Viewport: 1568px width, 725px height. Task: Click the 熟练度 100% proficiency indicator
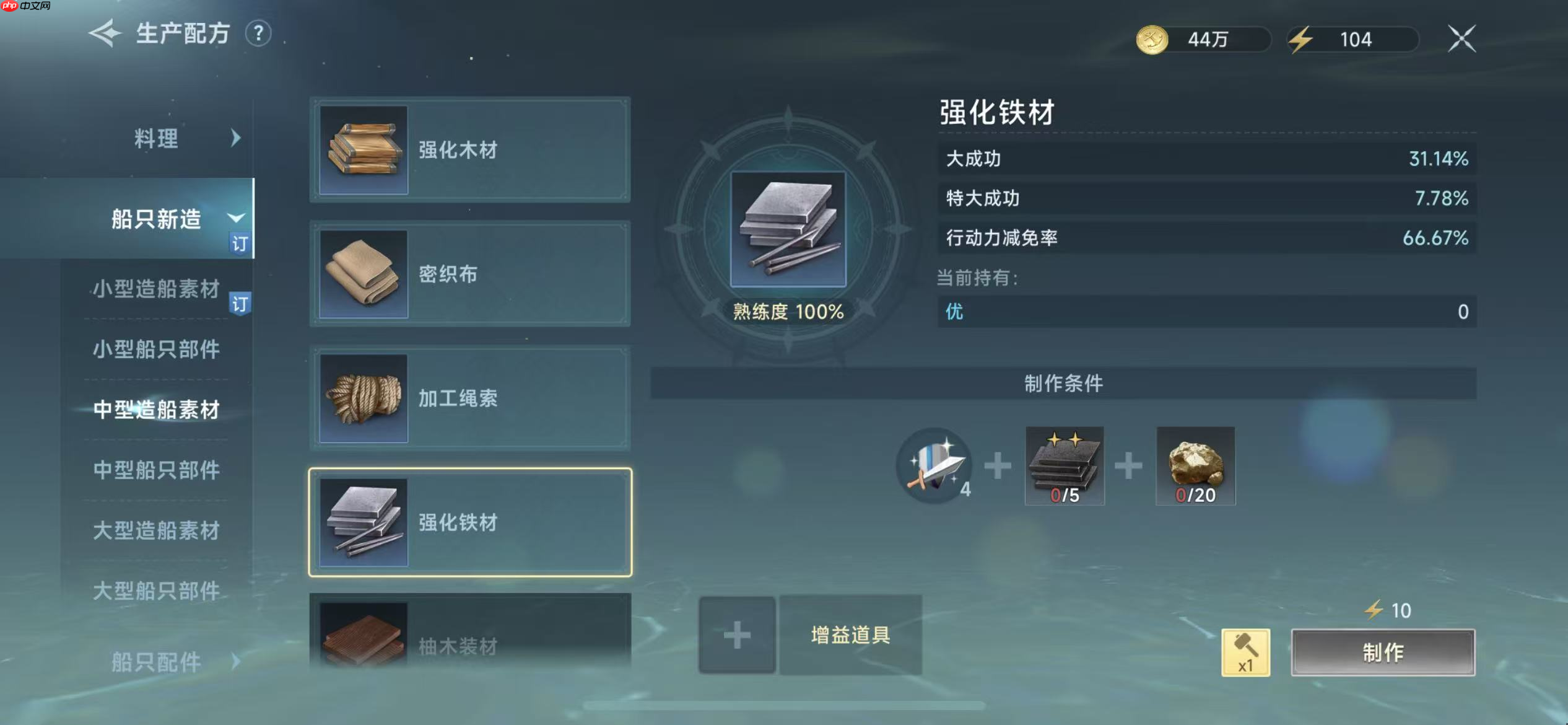(787, 313)
